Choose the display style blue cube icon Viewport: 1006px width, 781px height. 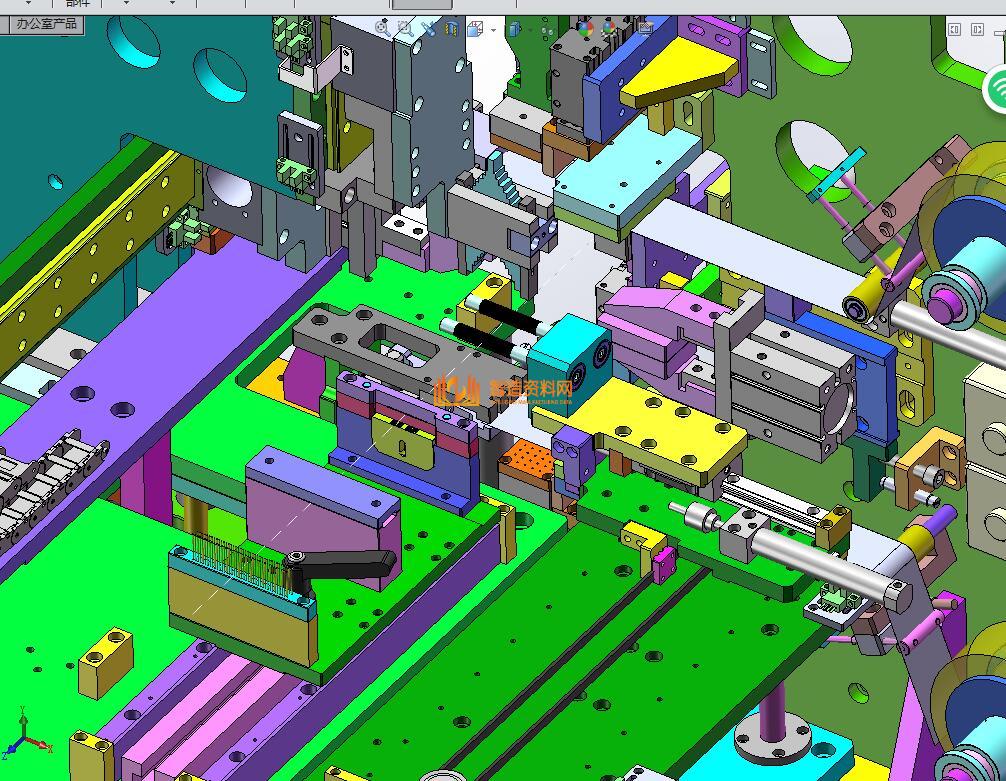514,30
